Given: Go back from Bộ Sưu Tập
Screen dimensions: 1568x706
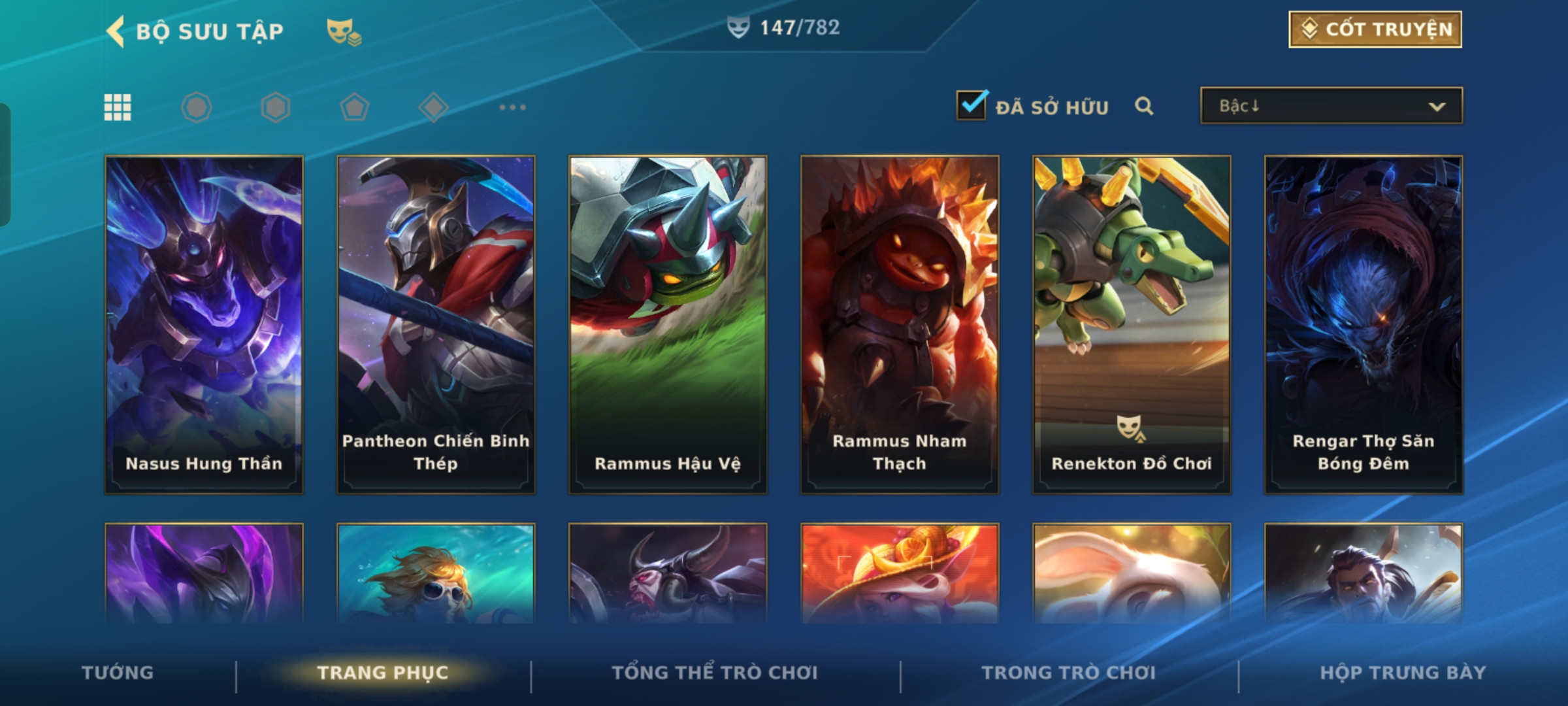Looking at the screenshot, I should 116,31.
